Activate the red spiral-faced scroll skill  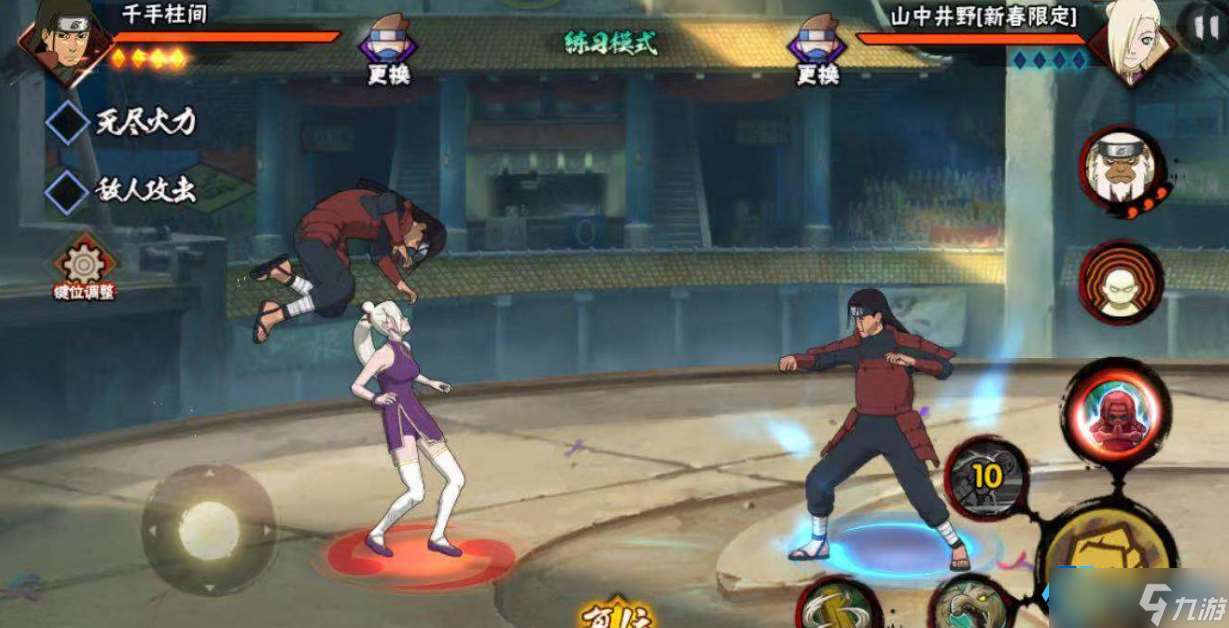click(x=1121, y=281)
